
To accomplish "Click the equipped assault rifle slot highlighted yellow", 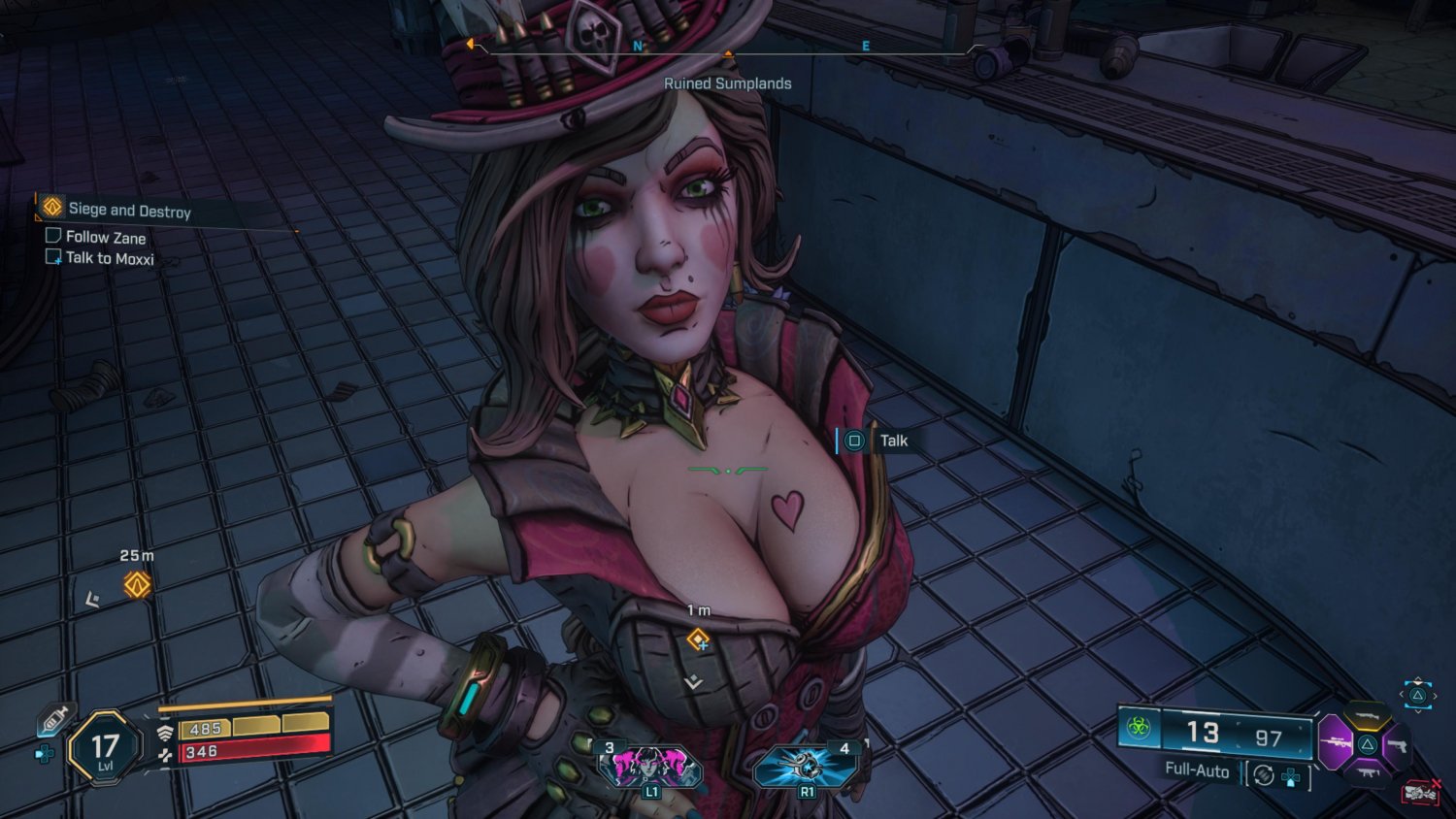I will point(1367,716).
